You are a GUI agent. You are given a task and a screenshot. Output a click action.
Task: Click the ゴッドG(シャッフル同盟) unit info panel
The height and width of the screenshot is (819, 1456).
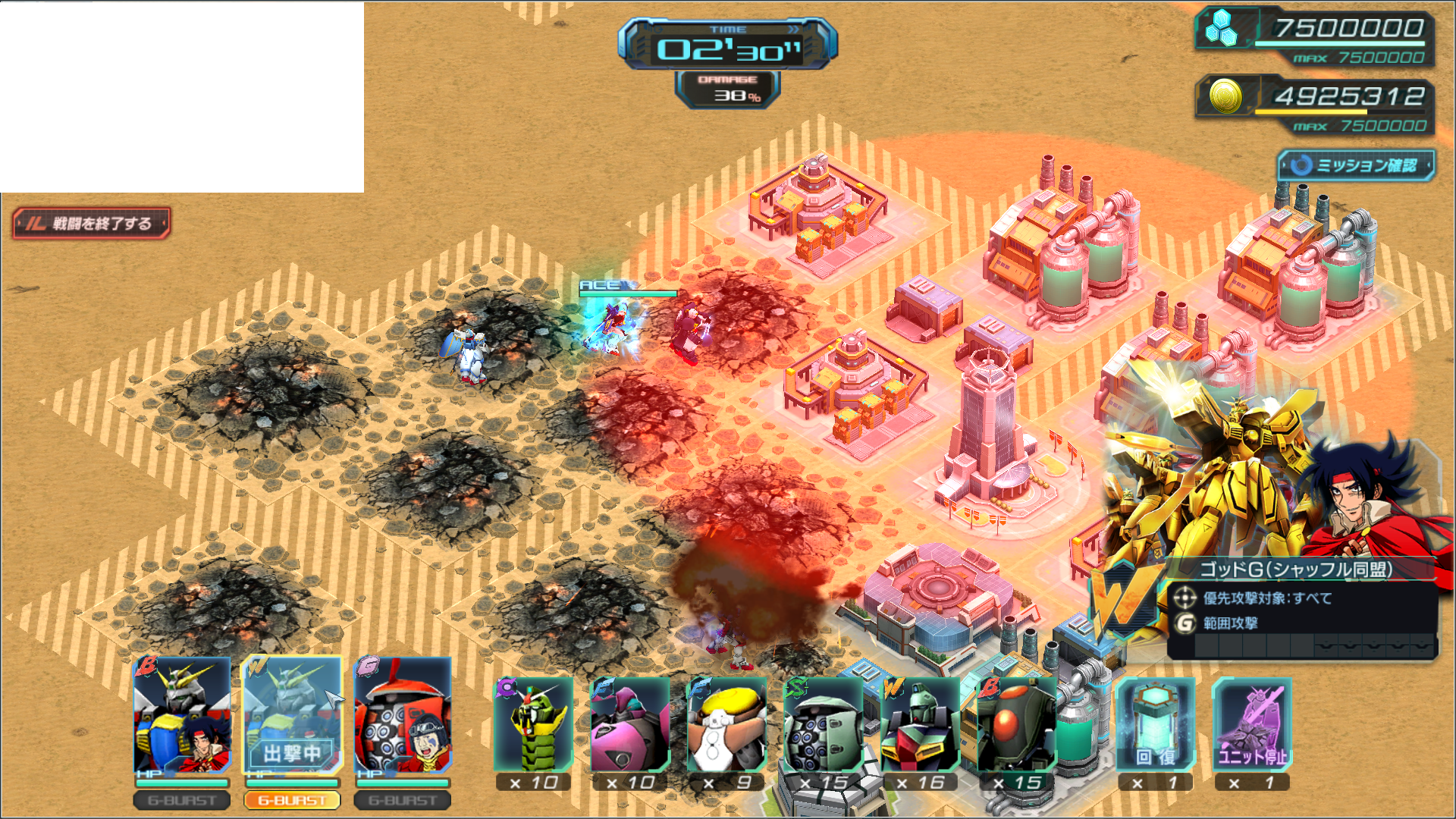pos(1301,607)
